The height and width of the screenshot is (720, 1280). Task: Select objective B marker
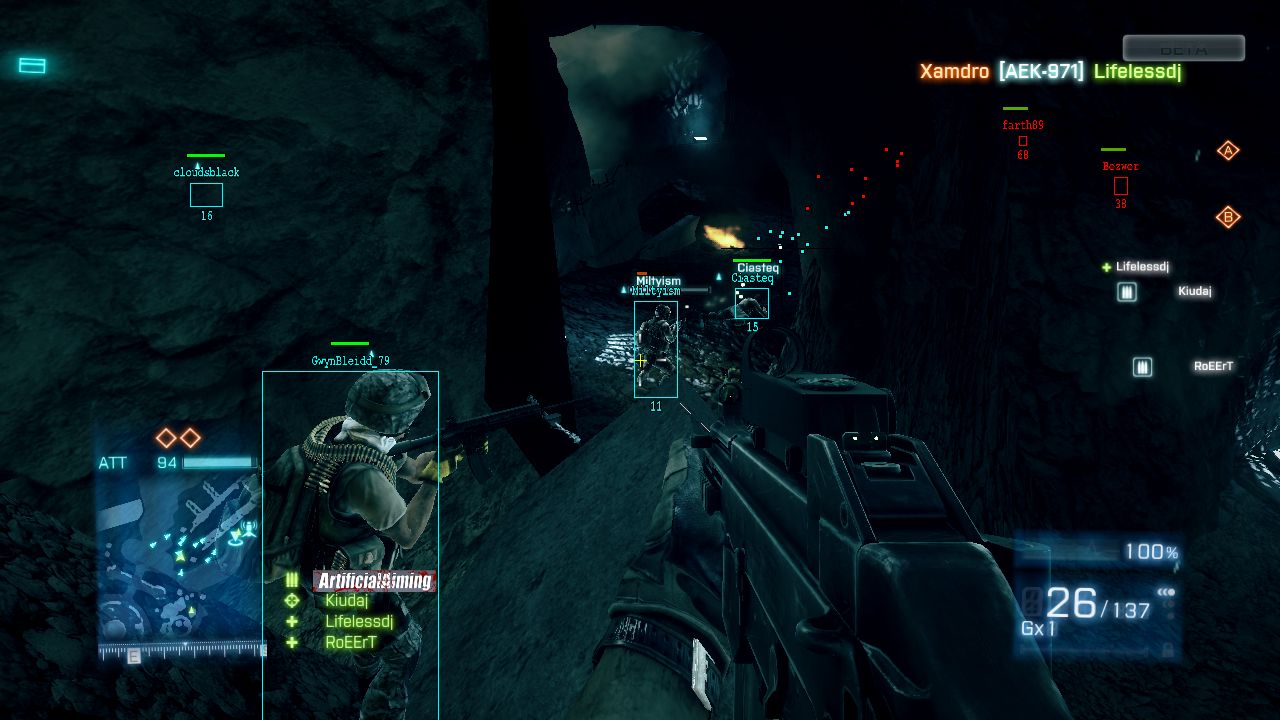click(1228, 217)
